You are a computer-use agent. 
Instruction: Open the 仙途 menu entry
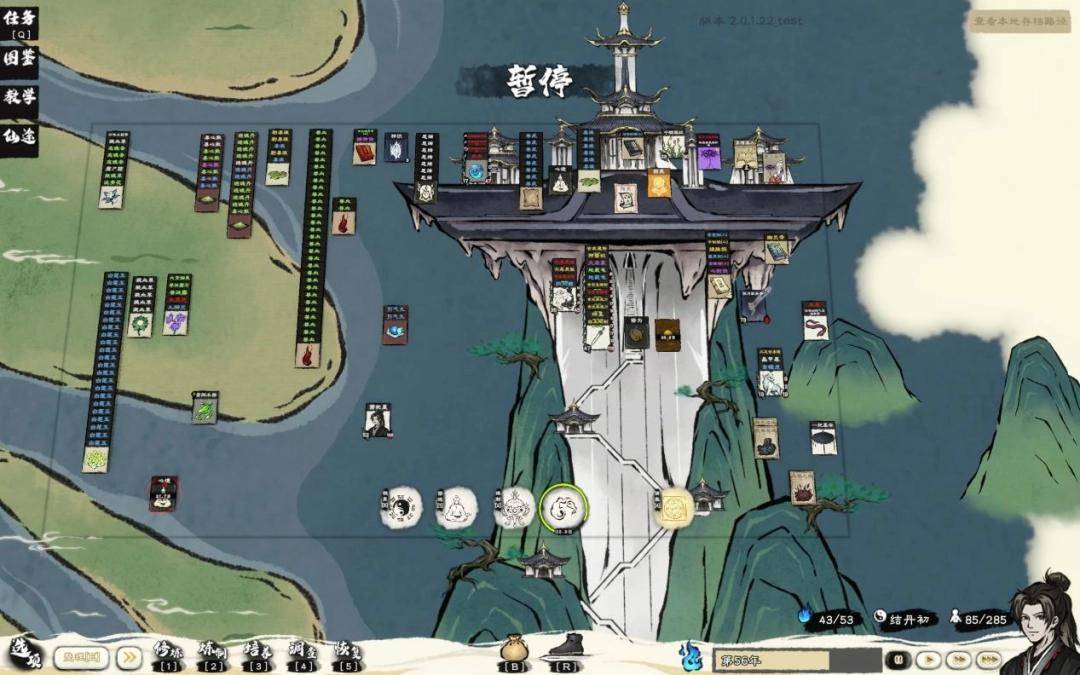(x=19, y=136)
